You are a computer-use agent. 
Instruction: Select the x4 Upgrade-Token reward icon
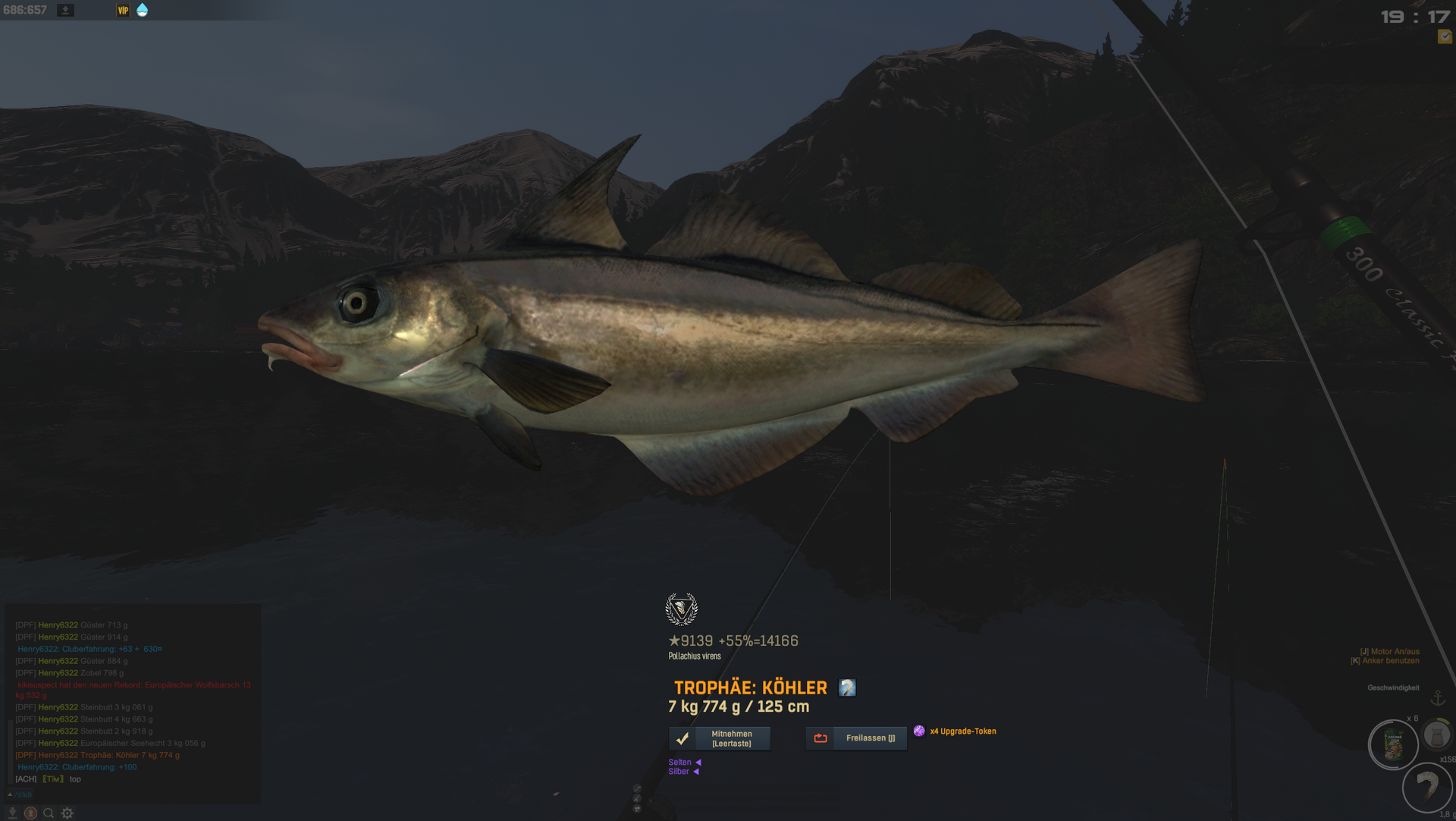coord(919,731)
